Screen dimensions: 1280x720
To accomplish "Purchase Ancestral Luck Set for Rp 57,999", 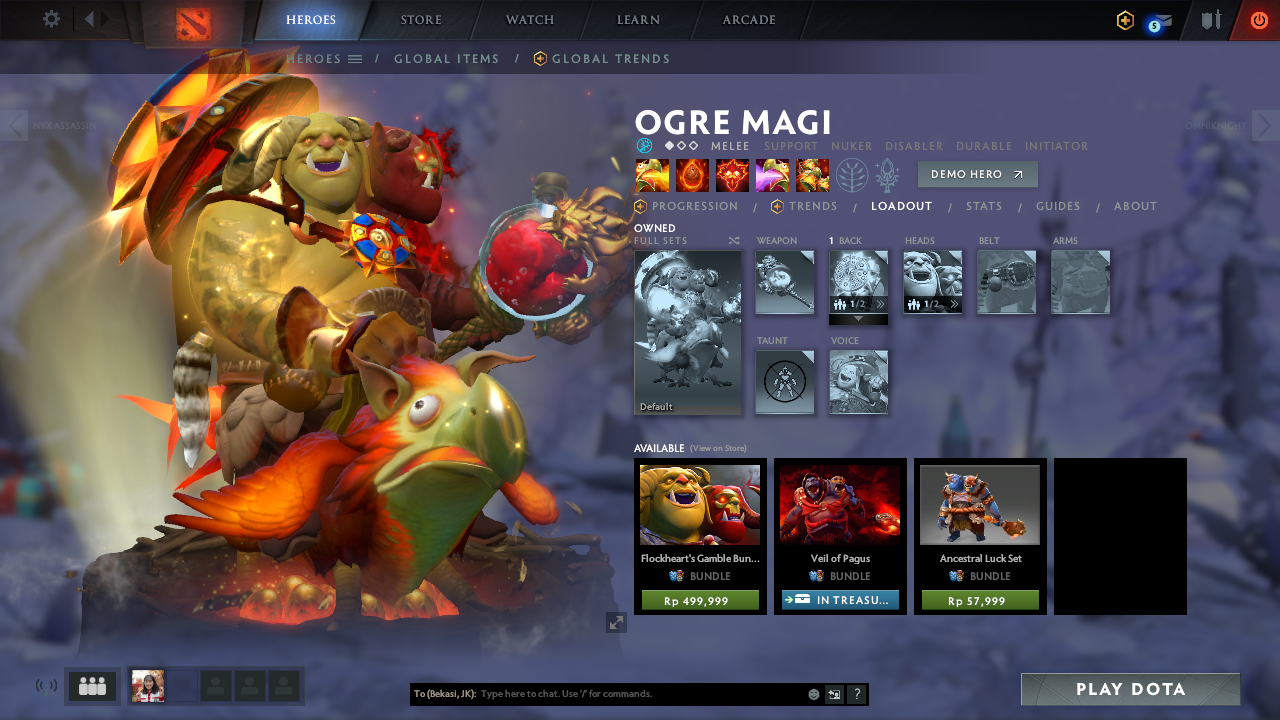I will pyautogui.click(x=980, y=601).
